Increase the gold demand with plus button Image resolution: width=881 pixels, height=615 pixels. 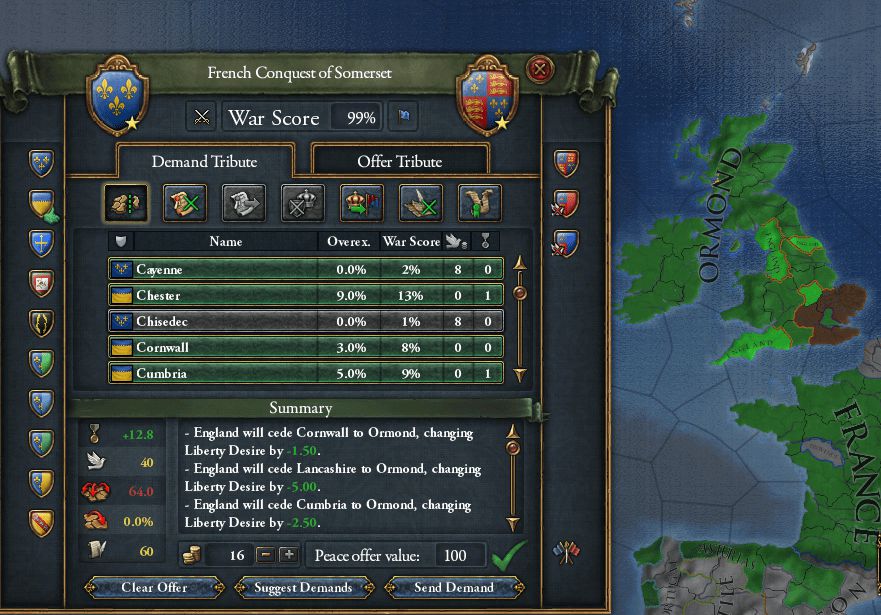288,555
